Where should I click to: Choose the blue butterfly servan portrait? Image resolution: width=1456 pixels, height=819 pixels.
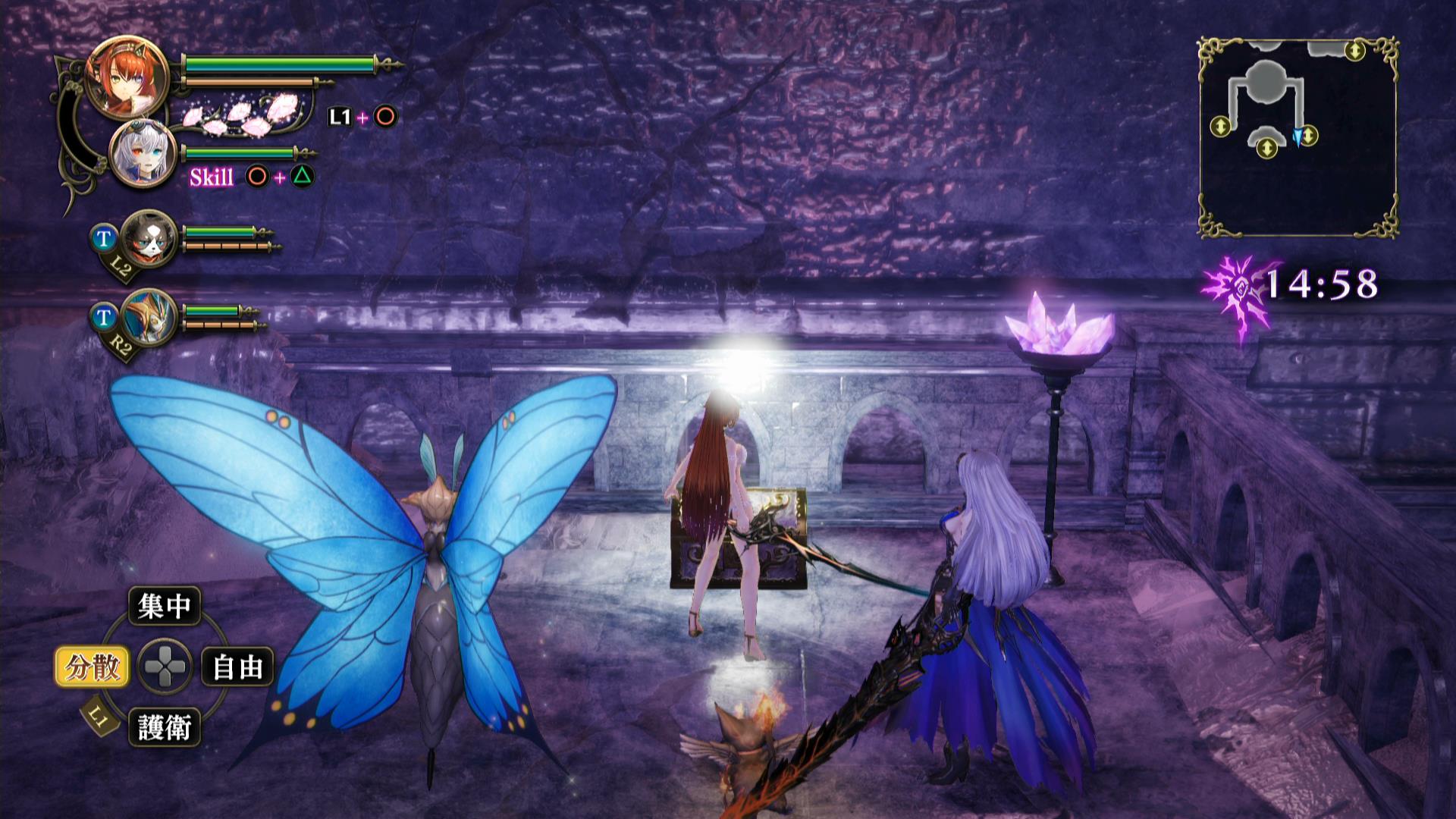pos(149,318)
